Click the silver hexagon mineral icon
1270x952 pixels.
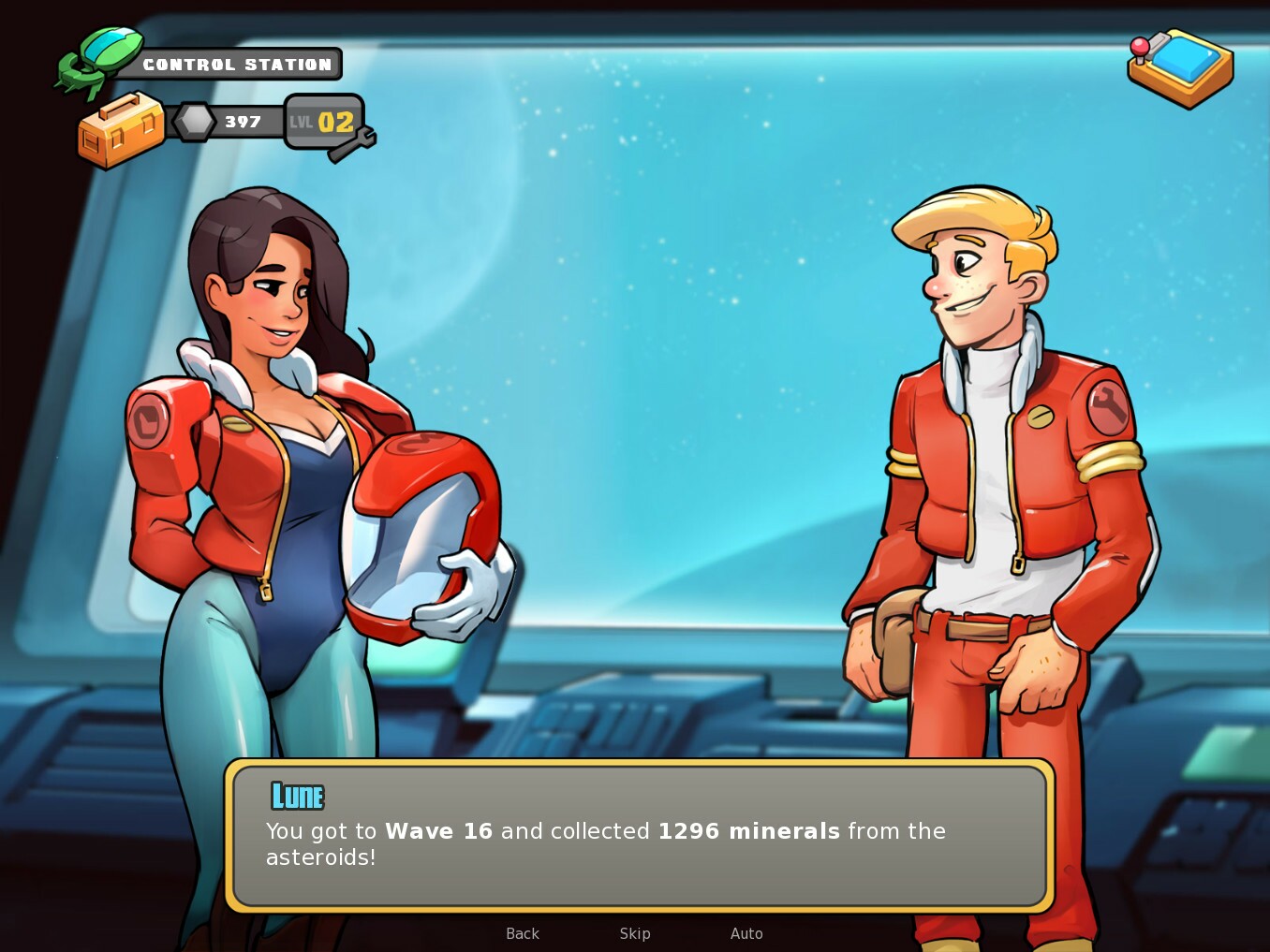click(194, 120)
